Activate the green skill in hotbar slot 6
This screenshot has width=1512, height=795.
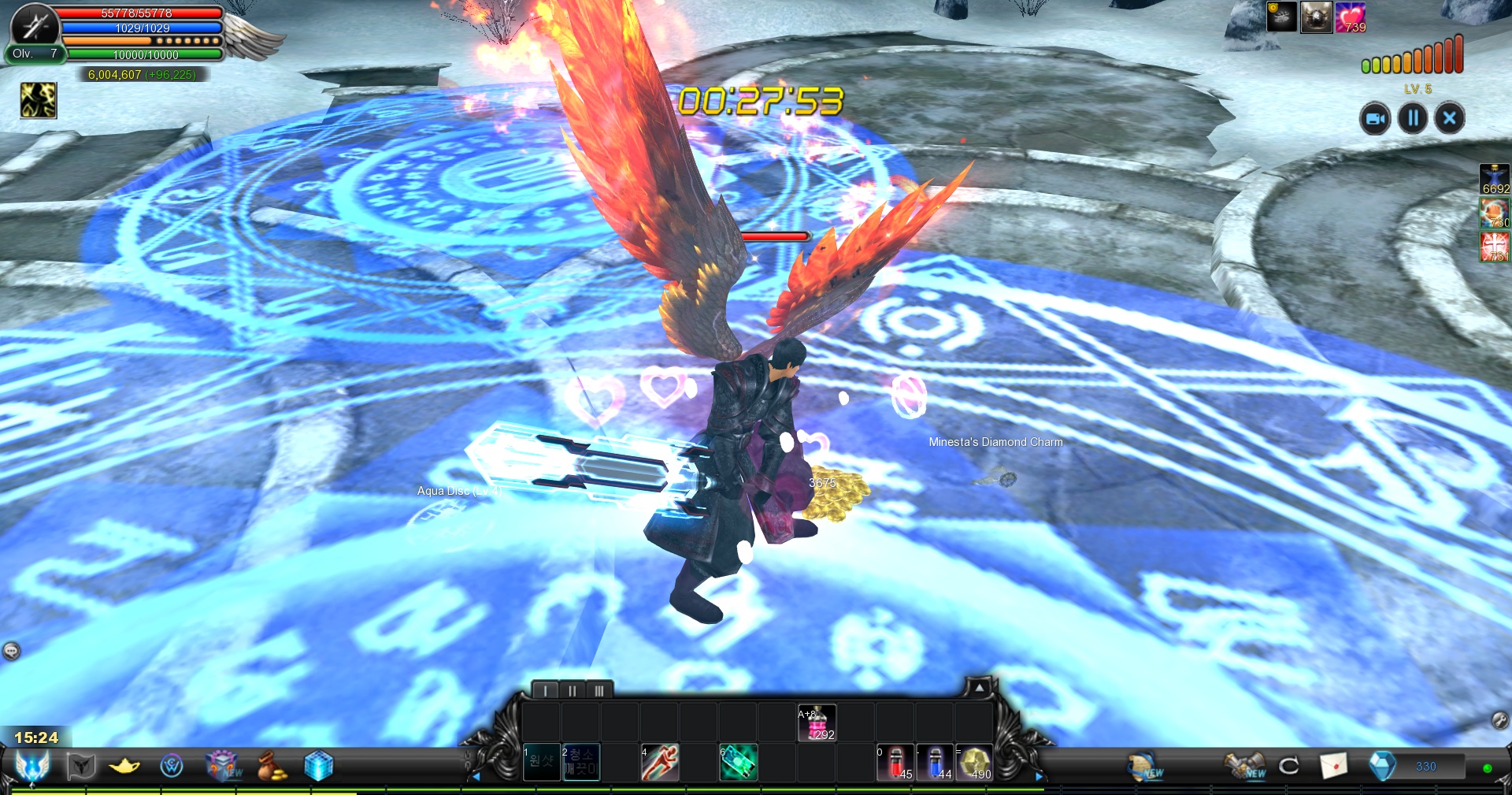pos(739,763)
